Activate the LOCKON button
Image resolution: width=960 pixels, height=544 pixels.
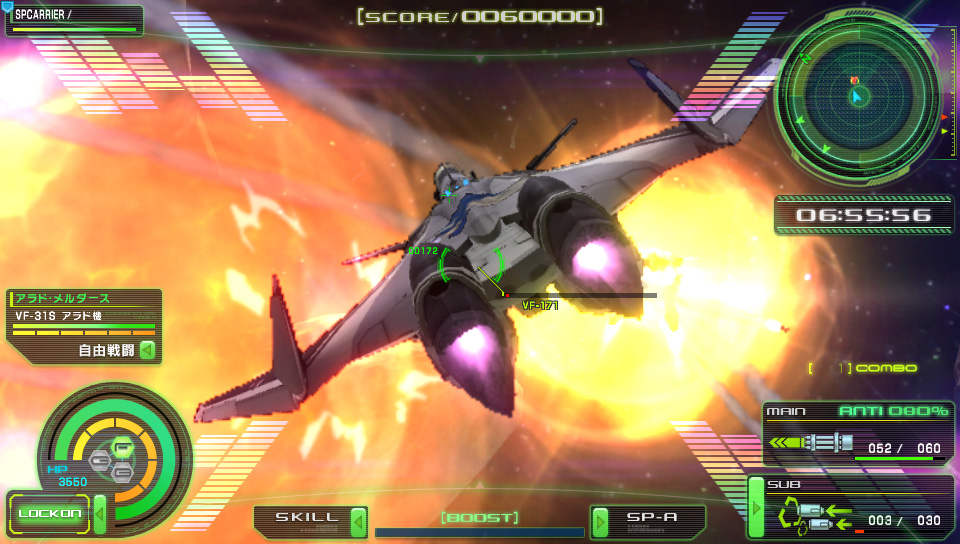point(49,514)
